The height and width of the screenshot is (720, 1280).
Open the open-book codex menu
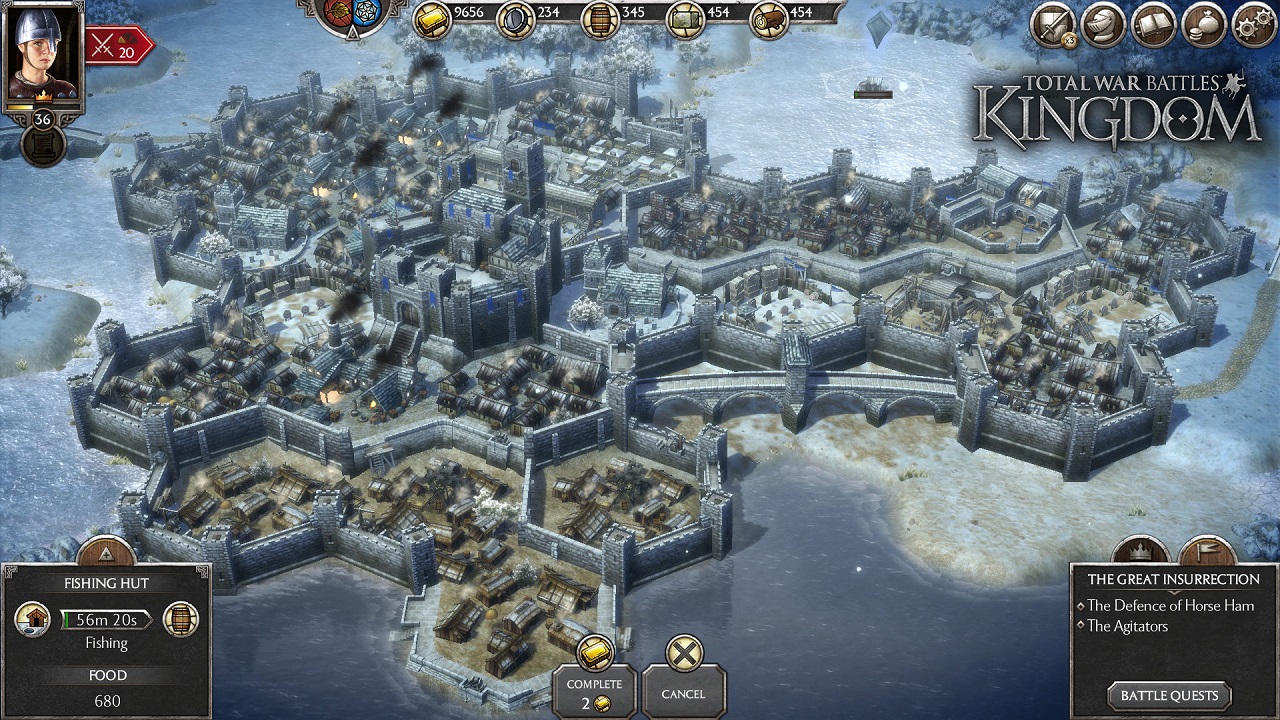coord(1154,26)
